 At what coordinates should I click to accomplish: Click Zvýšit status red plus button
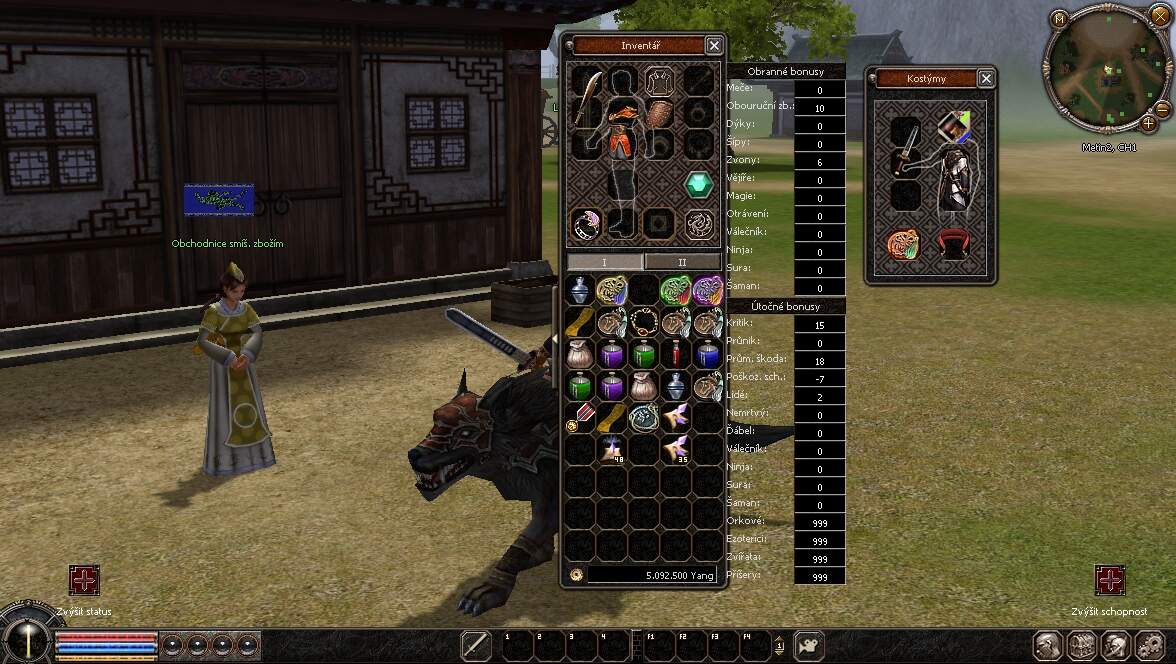click(84, 579)
